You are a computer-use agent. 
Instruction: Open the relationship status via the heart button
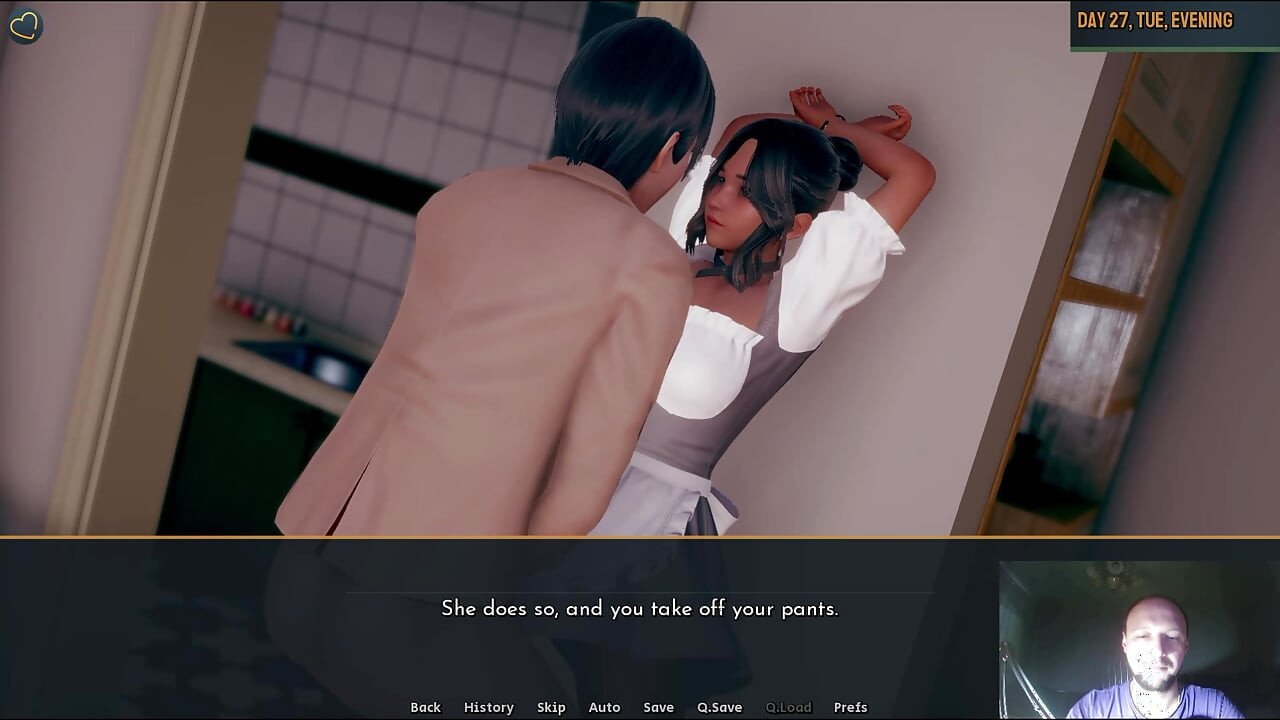click(x=26, y=25)
